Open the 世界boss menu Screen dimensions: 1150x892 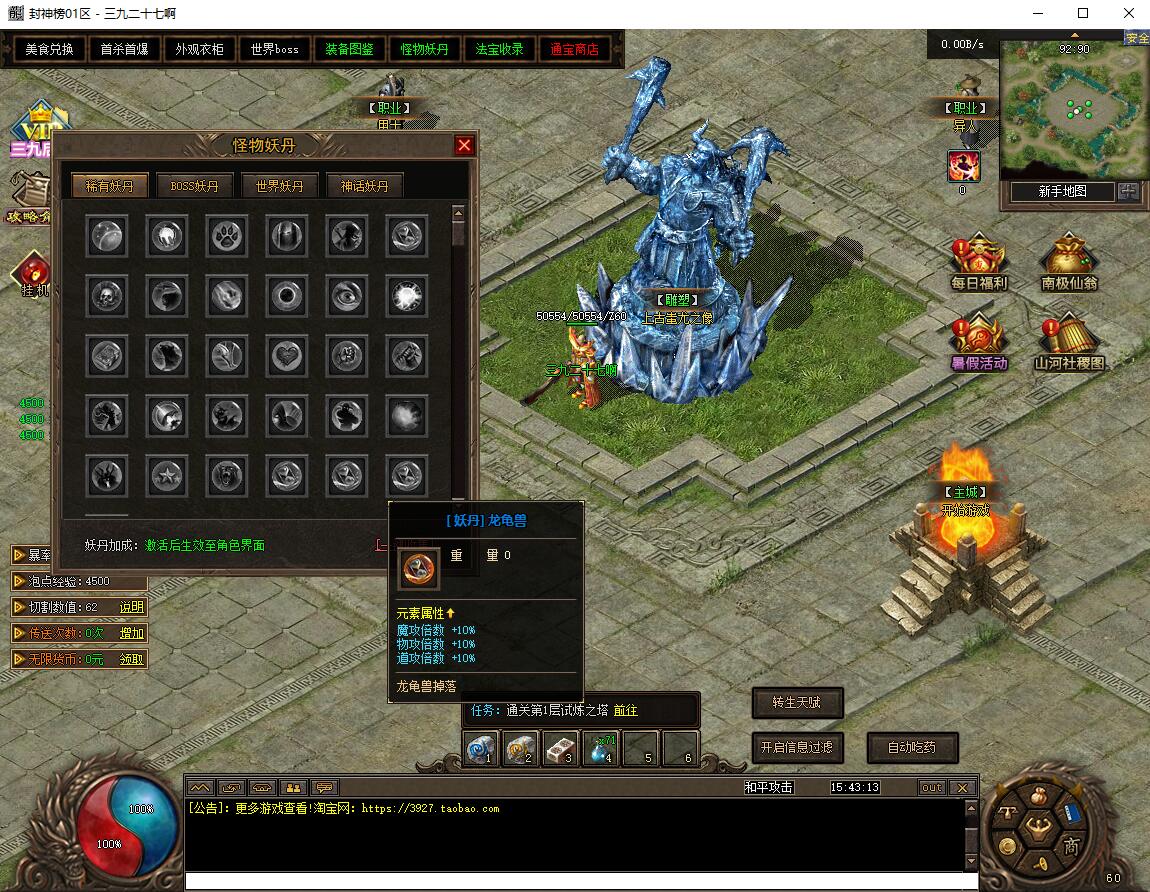(275, 49)
